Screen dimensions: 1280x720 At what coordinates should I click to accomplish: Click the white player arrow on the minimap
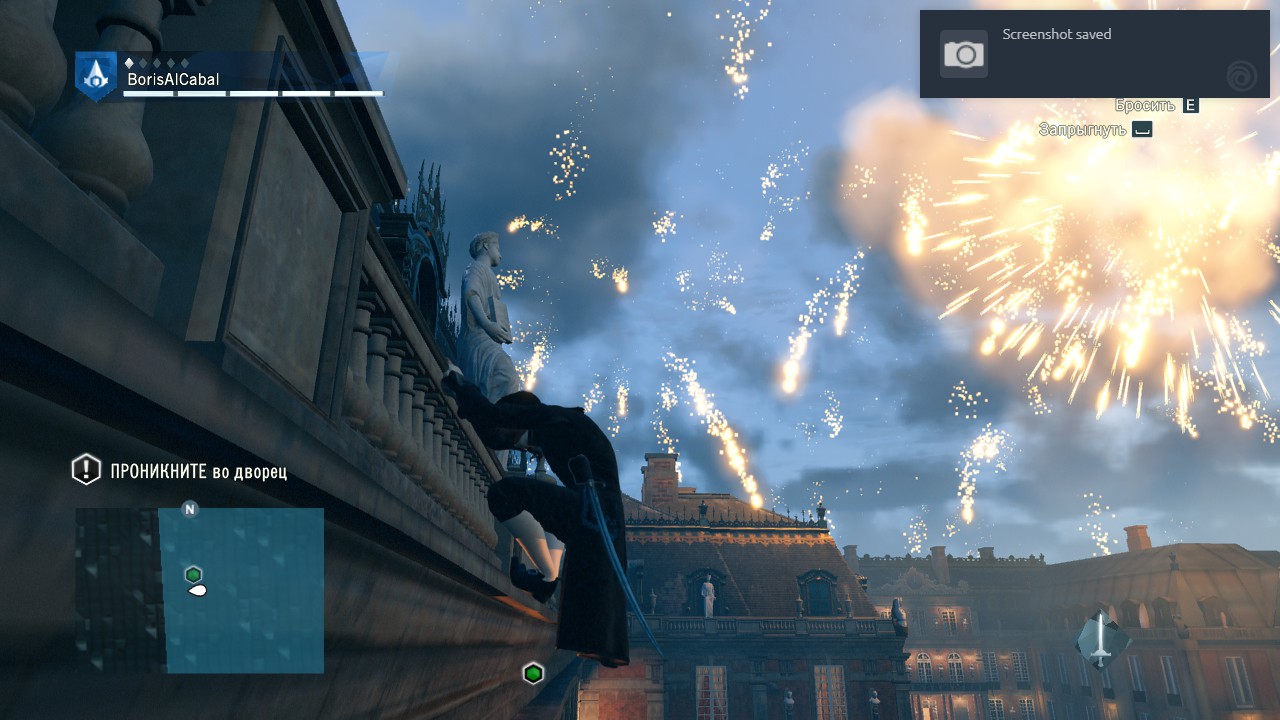pos(197,592)
